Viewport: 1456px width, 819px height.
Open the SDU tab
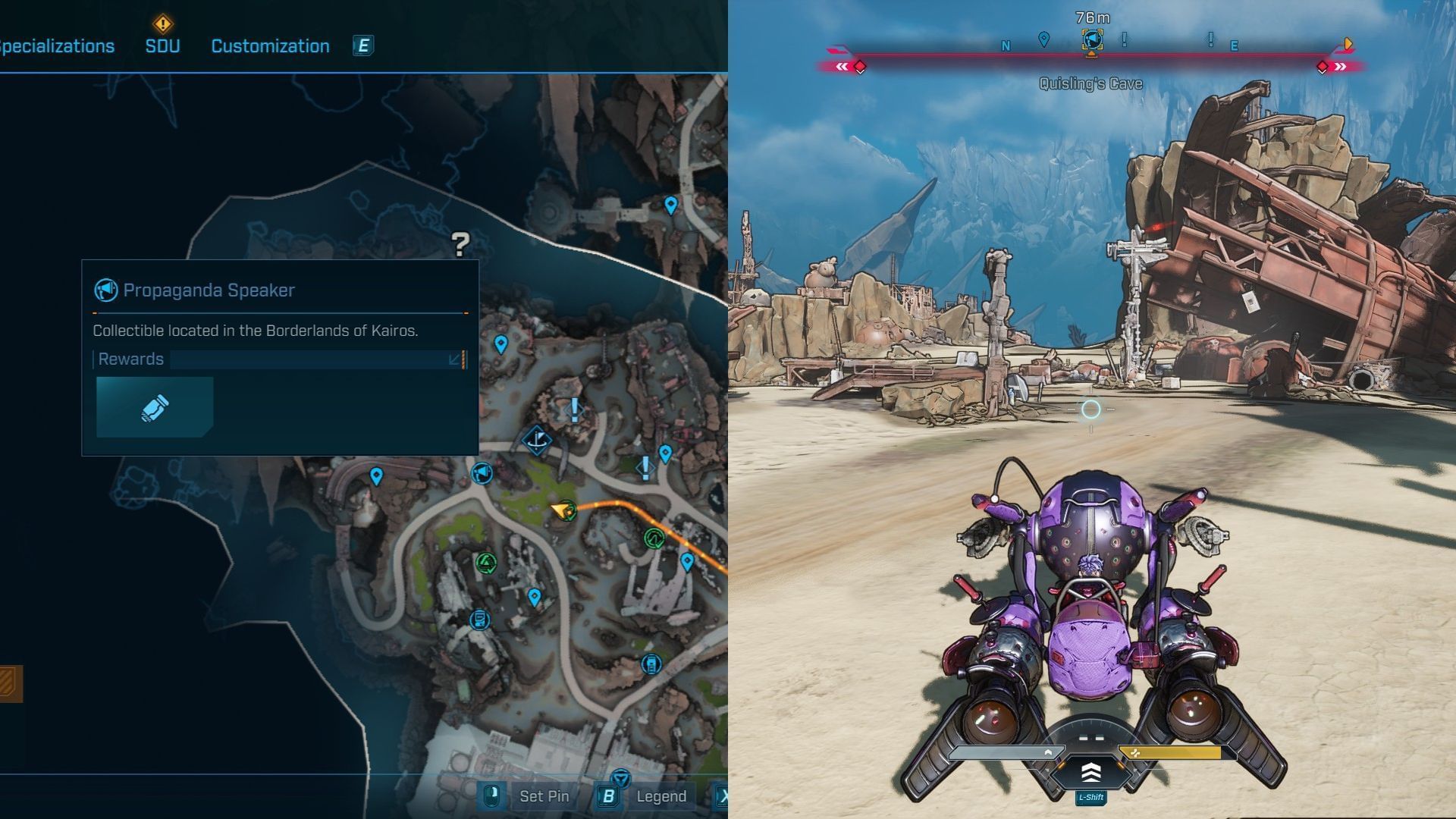point(162,46)
